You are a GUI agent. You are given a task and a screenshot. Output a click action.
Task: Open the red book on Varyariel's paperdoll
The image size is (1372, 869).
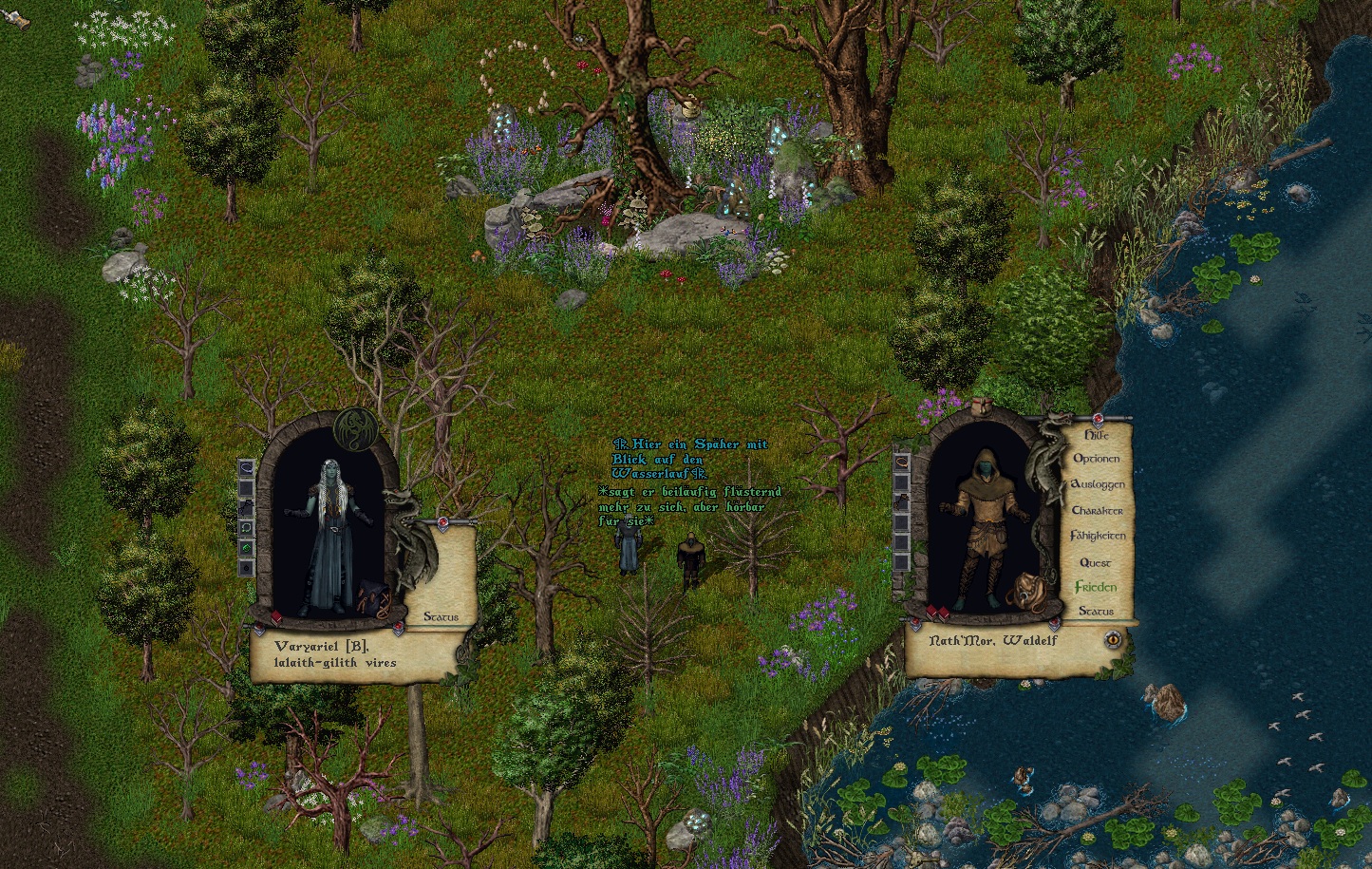point(276,618)
